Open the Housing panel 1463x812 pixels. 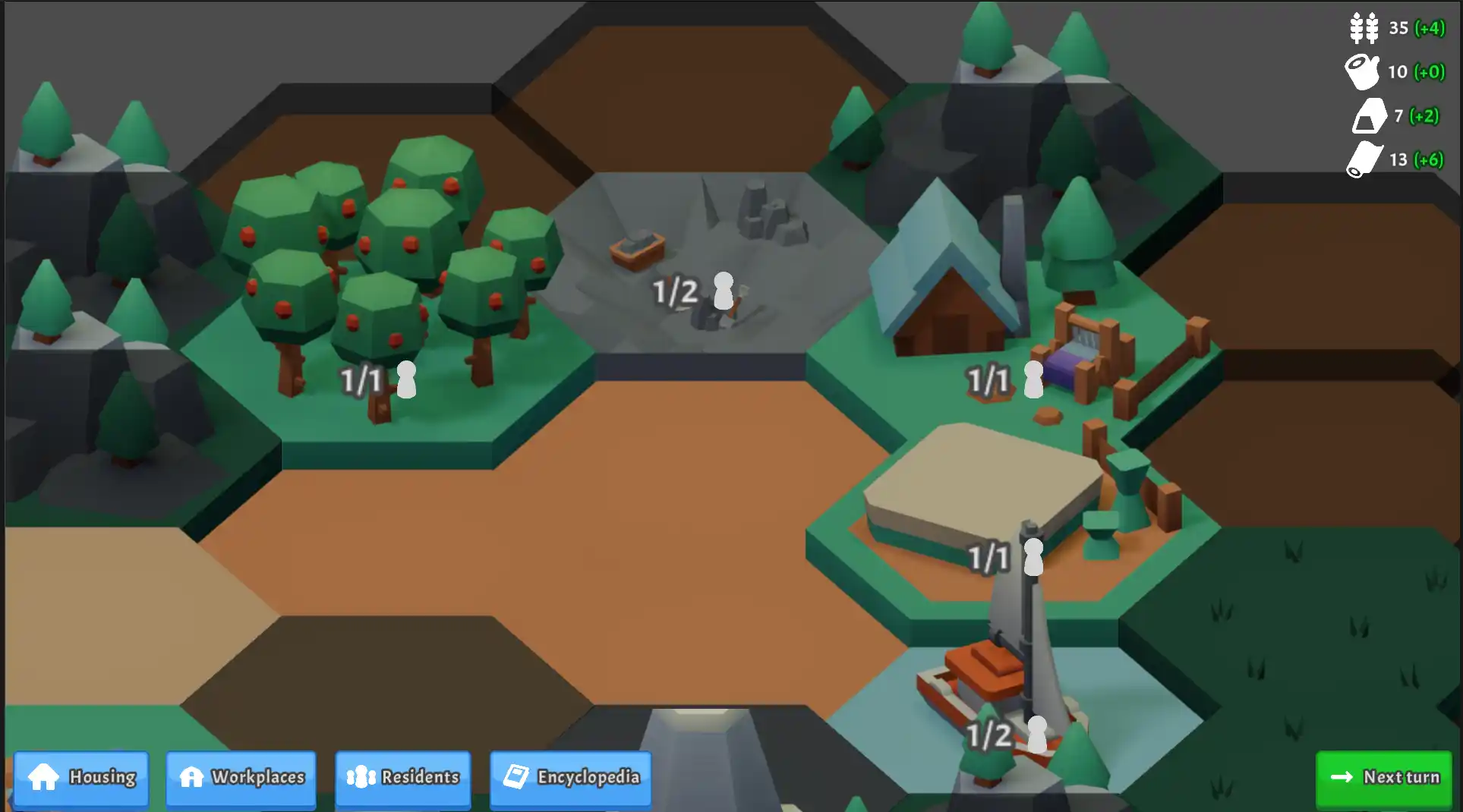pyautogui.click(x=80, y=778)
